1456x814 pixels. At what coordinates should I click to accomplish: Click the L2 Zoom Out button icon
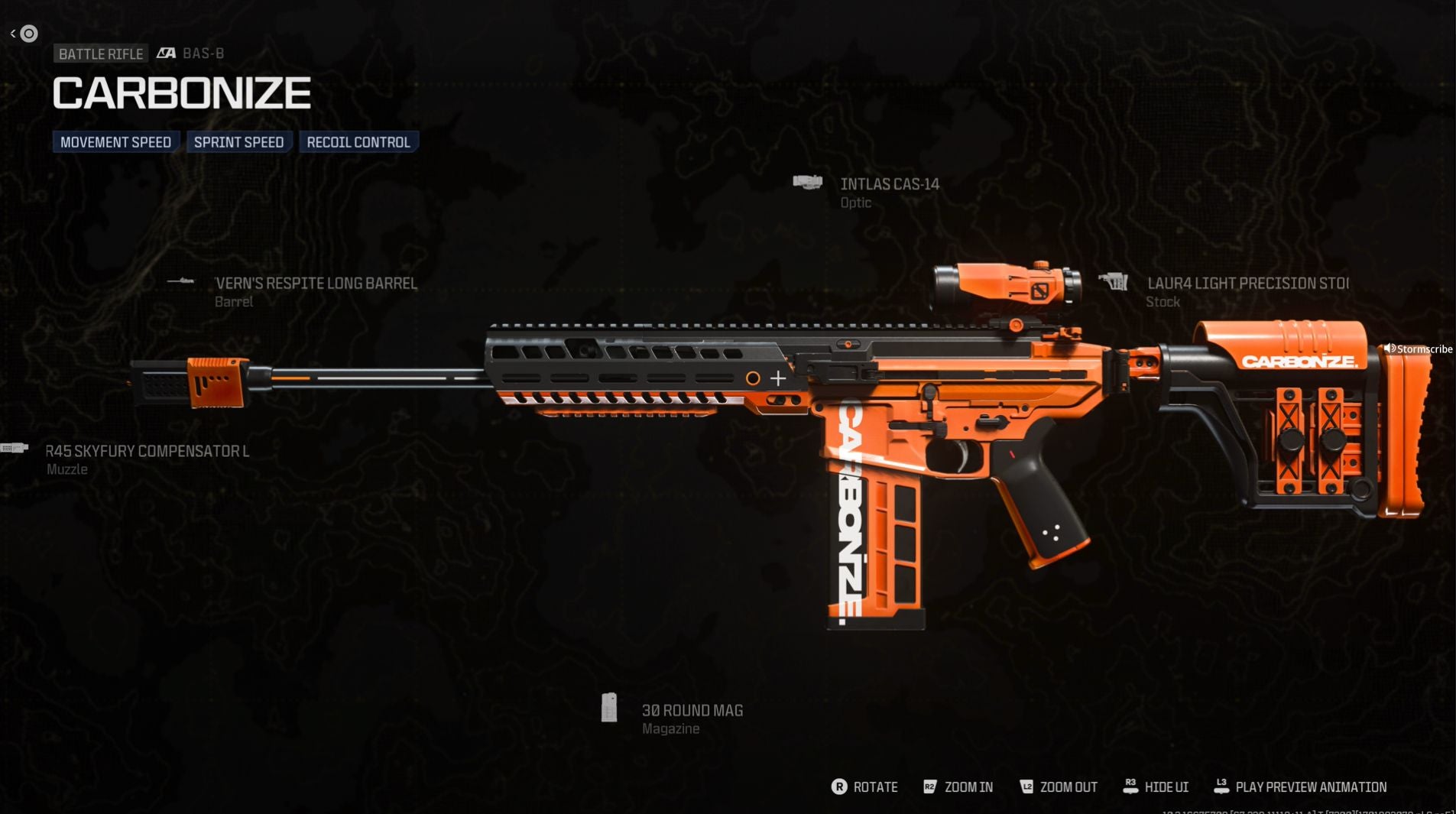click(x=1028, y=786)
